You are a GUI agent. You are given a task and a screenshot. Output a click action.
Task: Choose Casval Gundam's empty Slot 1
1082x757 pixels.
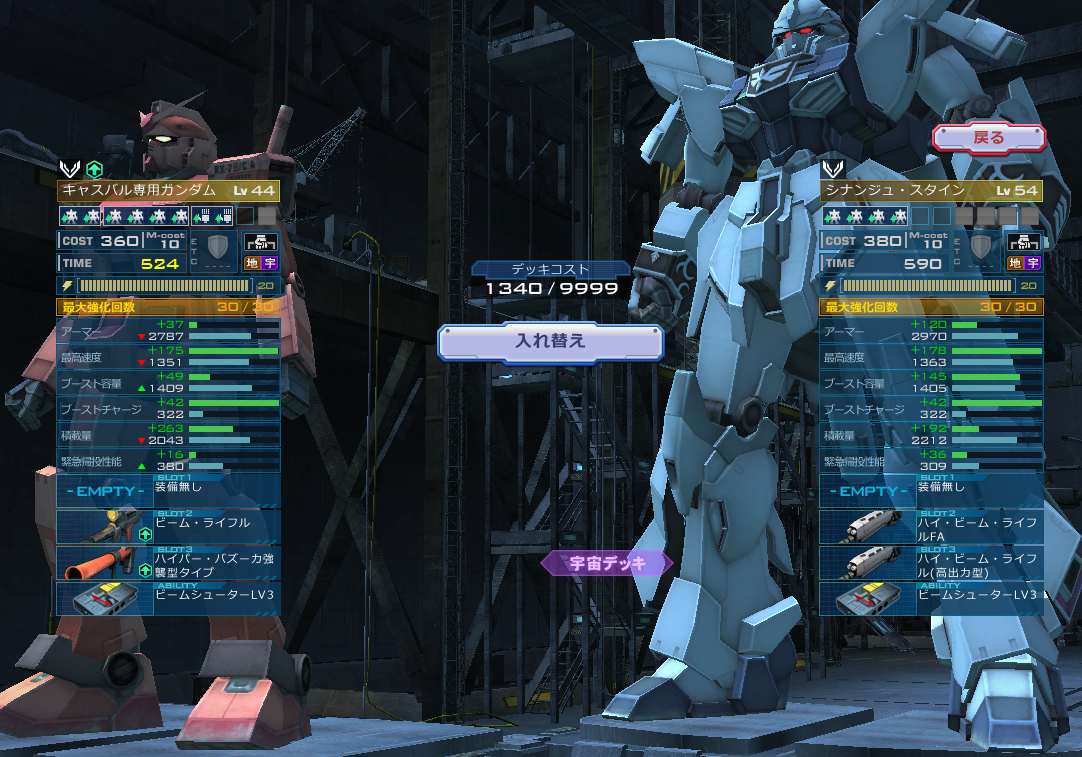pos(168,491)
